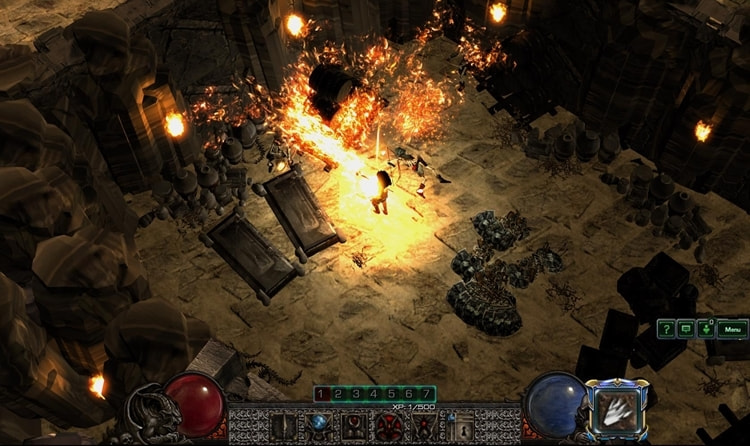This screenshot has height=446, width=750.
Task: Choose control group number 6
Action: coord(409,394)
